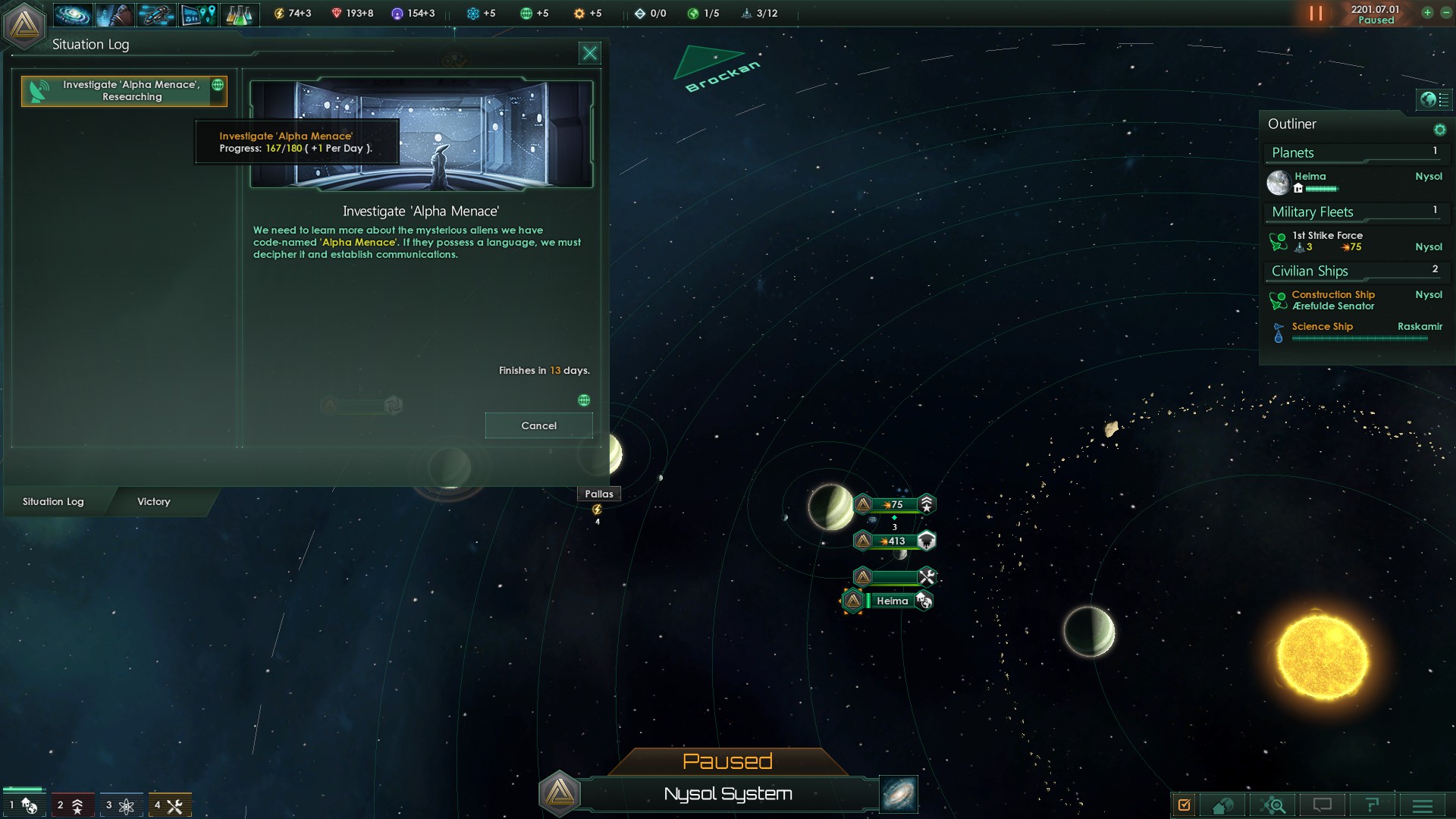The width and height of the screenshot is (1456, 819).
Task: Click the Heima planet label marker
Action: pos(892,601)
